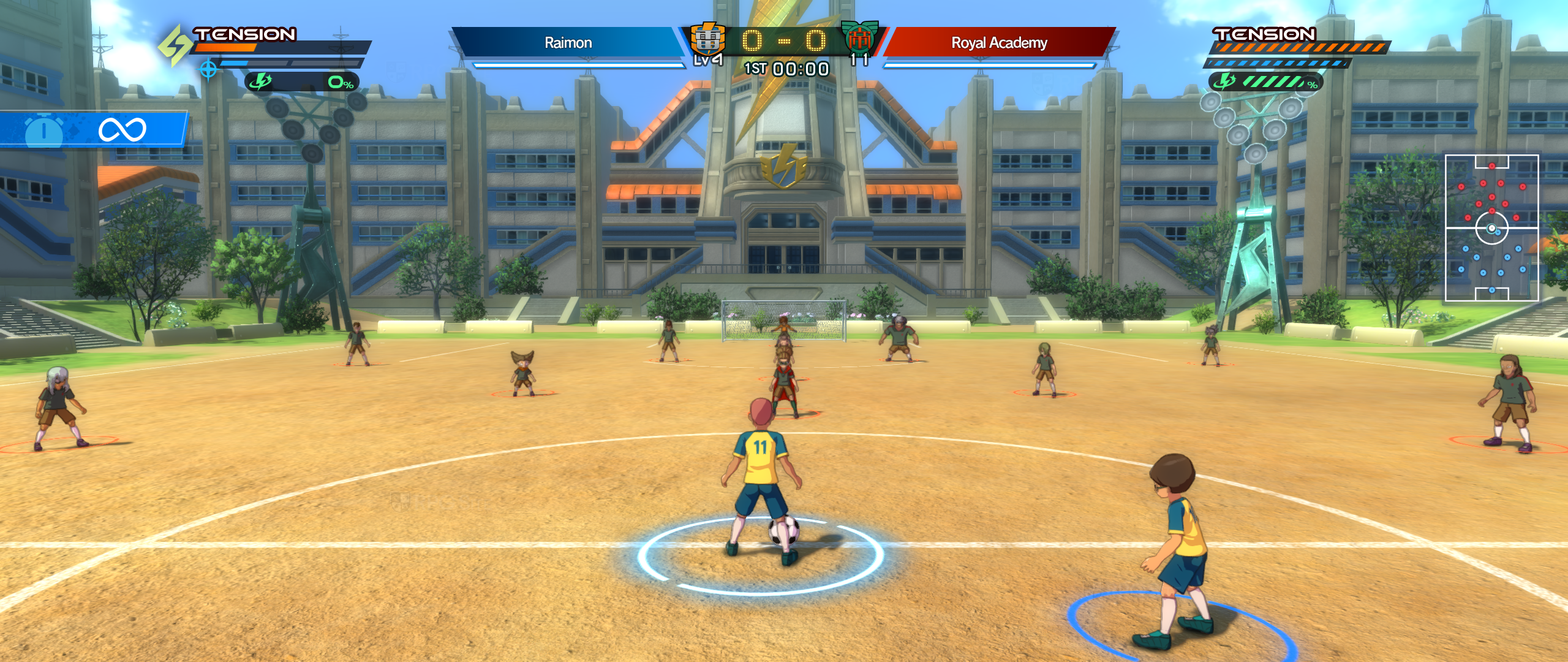Viewport: 1568px width, 662px height.
Task: Select the Royal Academy team crest
Action: pos(859,38)
